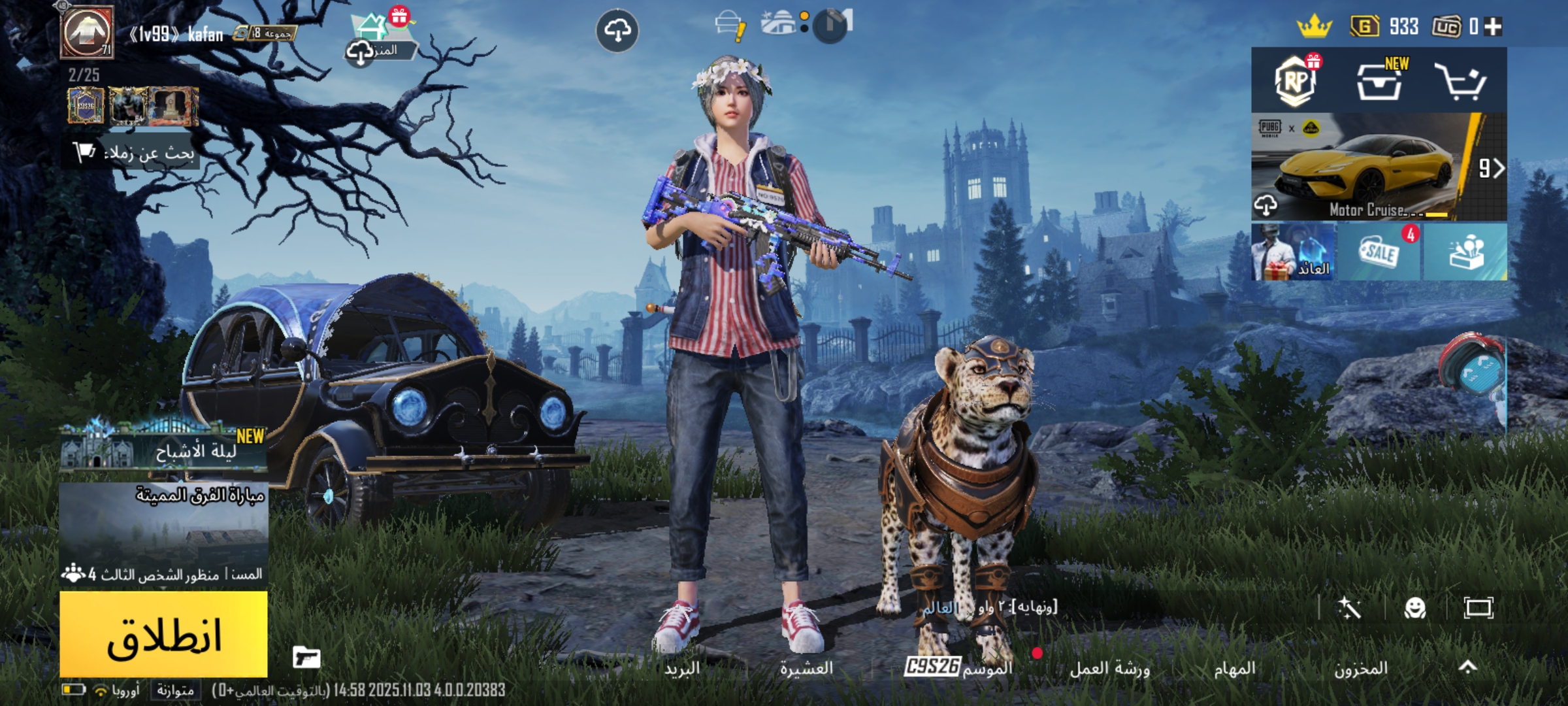1568x706 pixels.
Task: Add UC with the plus button
Action: pyautogui.click(x=1493, y=27)
